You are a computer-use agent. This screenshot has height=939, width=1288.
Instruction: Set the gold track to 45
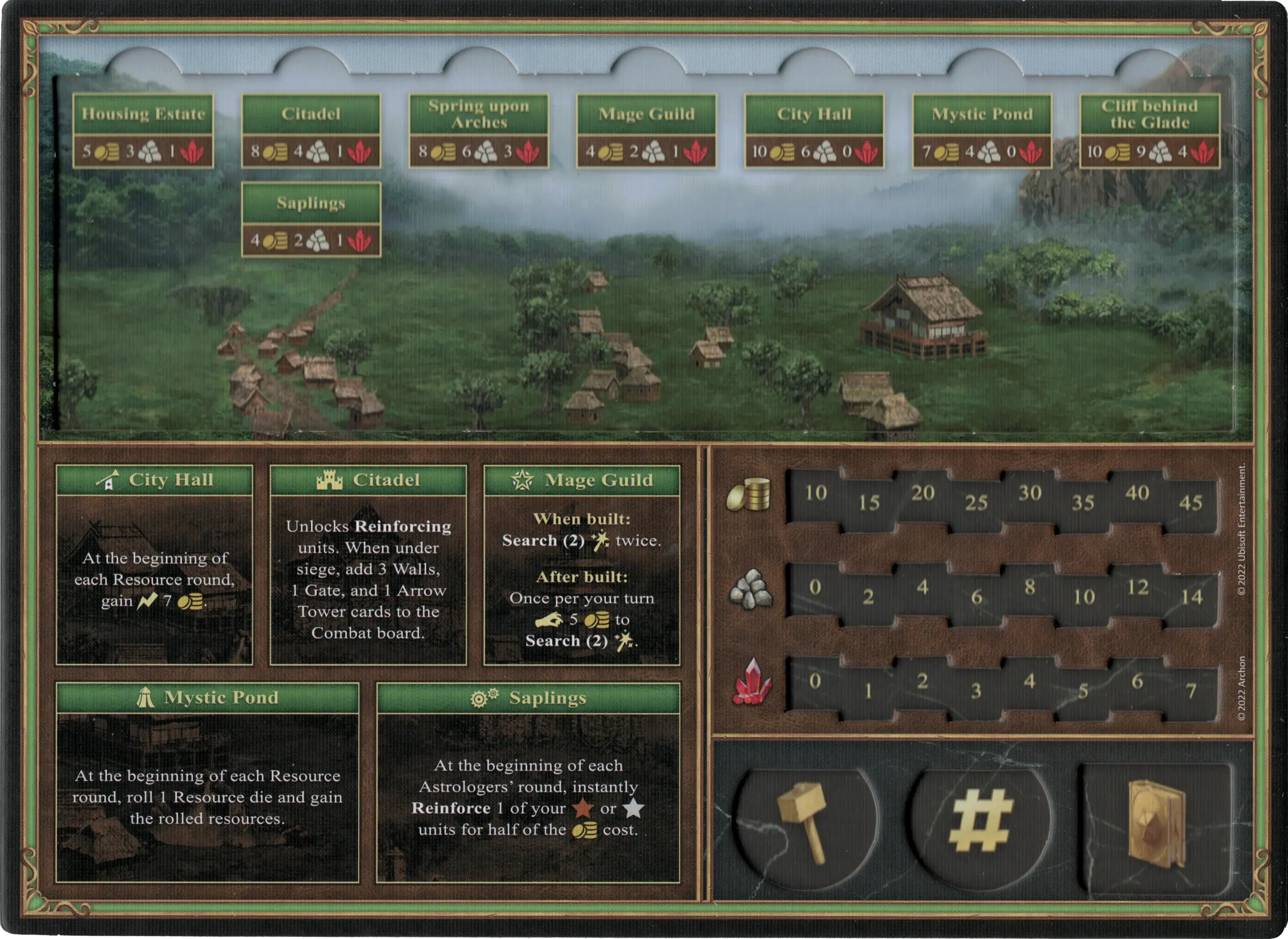coord(1190,503)
